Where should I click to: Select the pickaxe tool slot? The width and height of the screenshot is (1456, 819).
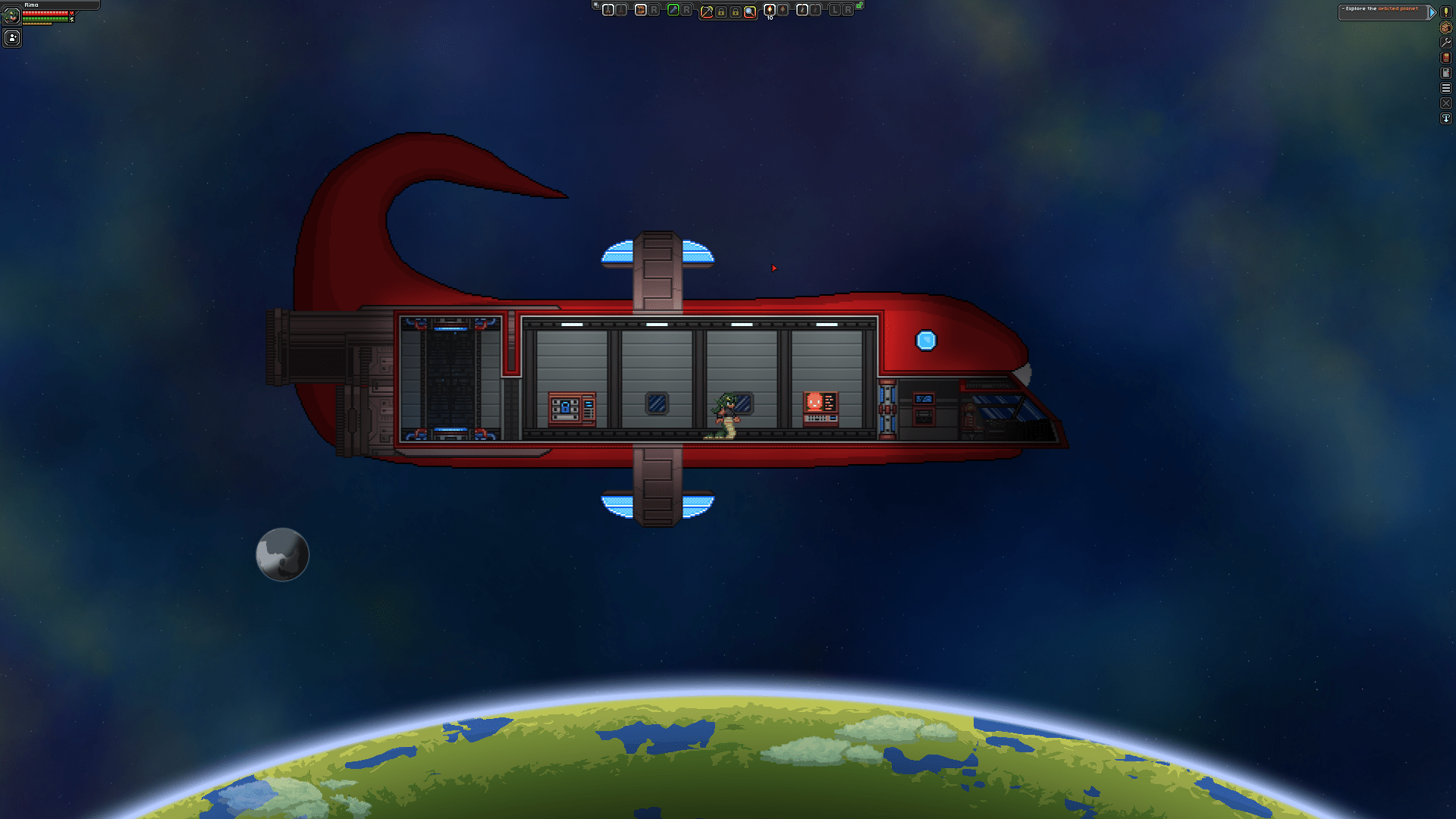[x=707, y=11]
